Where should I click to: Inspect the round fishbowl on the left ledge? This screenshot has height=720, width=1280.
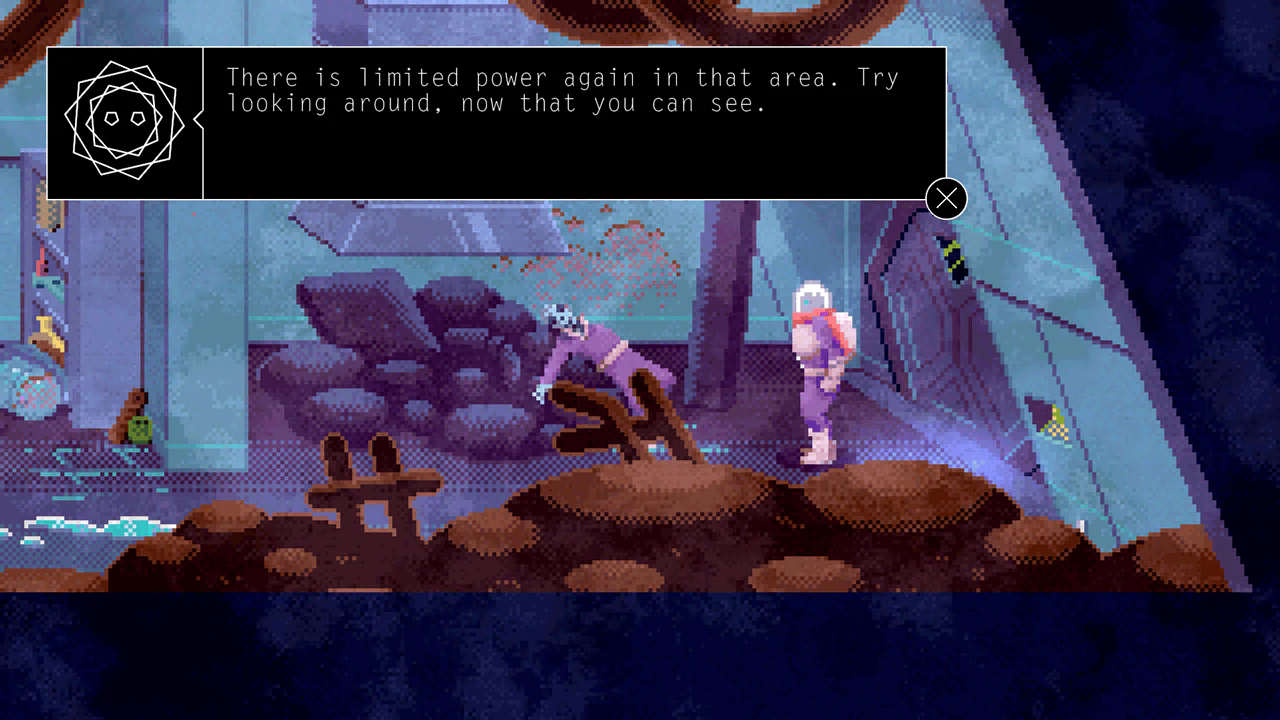tap(30, 390)
